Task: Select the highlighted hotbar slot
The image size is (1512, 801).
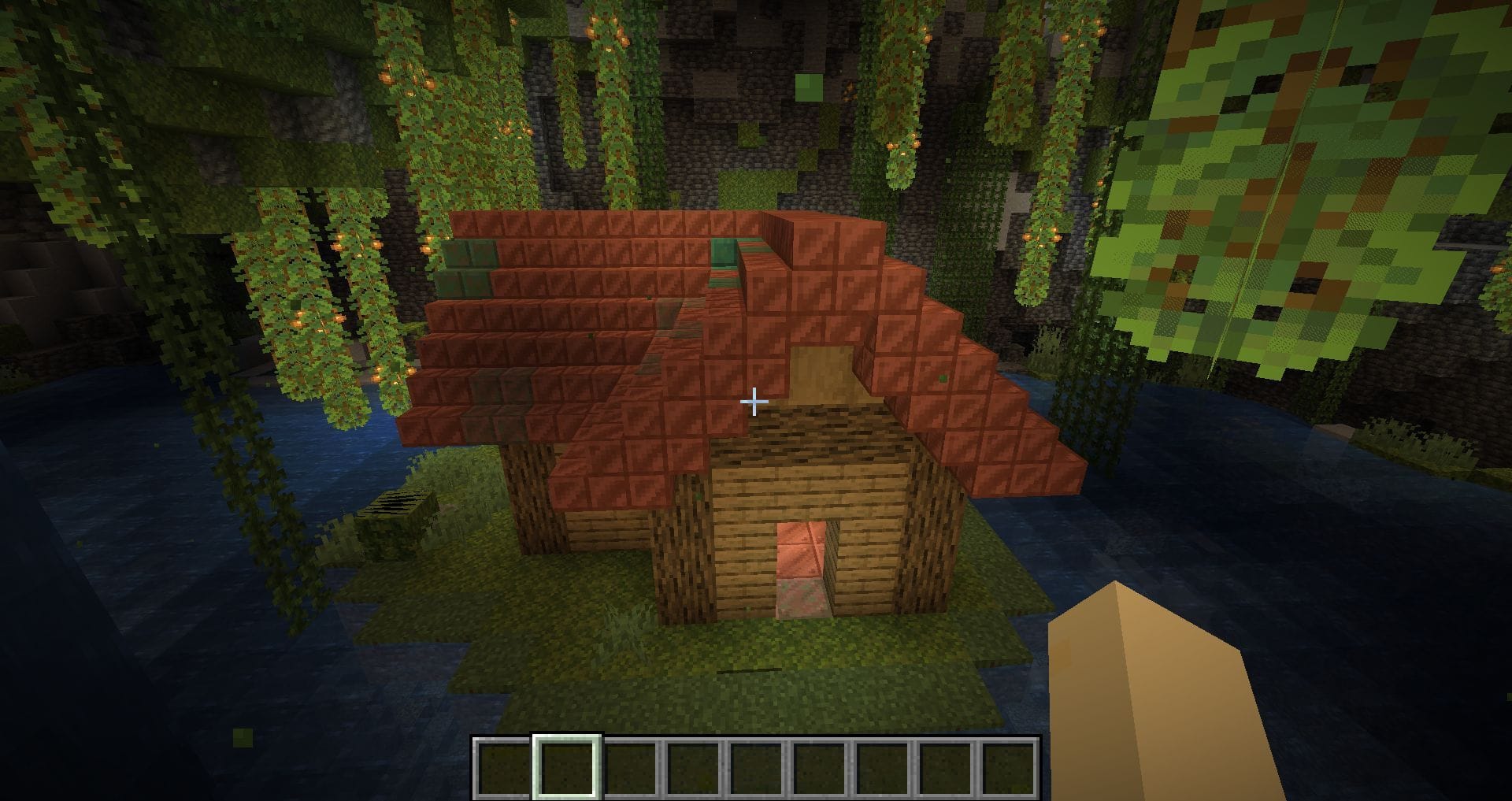Action: pyautogui.click(x=567, y=768)
